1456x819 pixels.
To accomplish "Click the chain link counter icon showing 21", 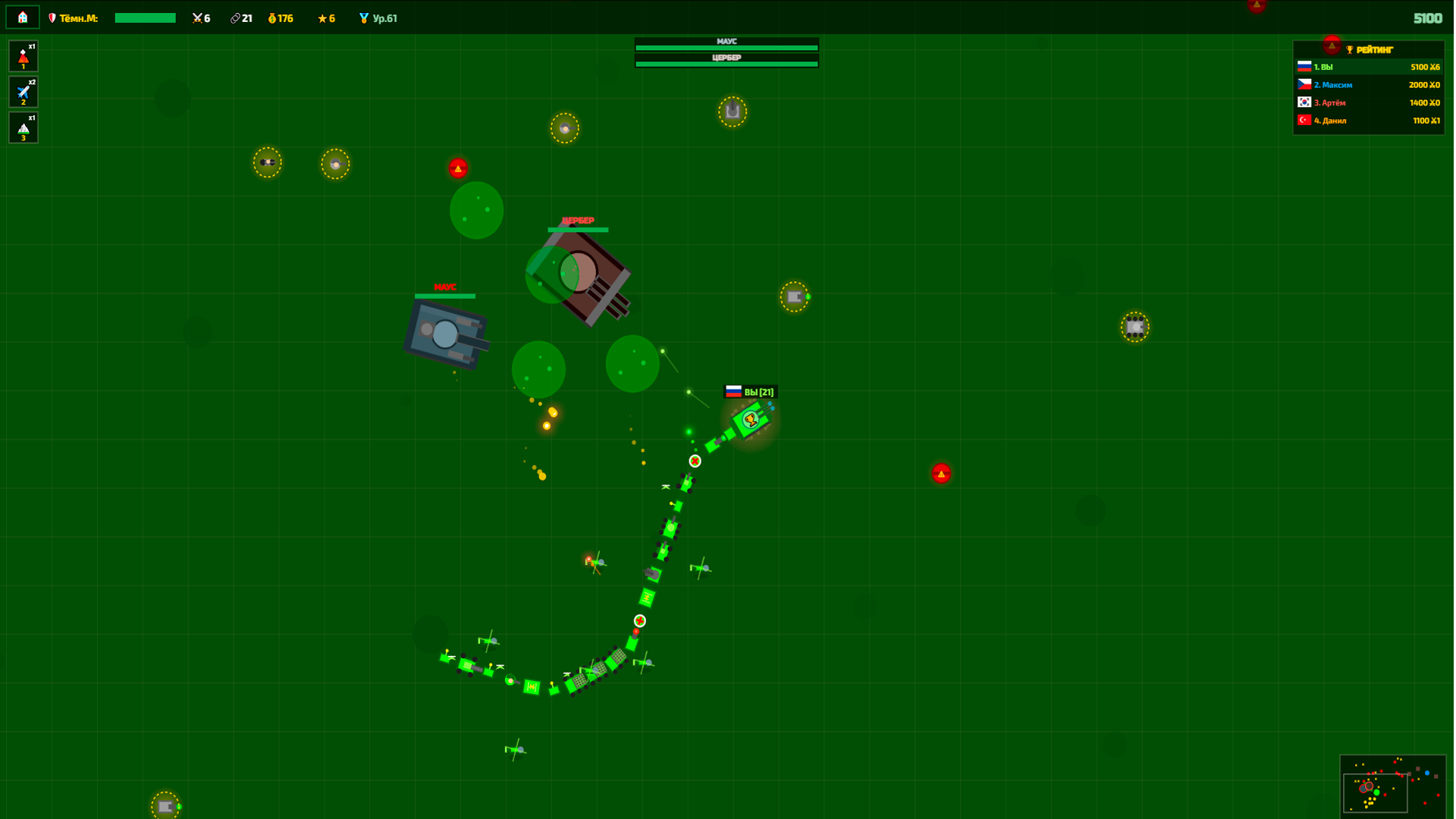I will click(x=234, y=17).
